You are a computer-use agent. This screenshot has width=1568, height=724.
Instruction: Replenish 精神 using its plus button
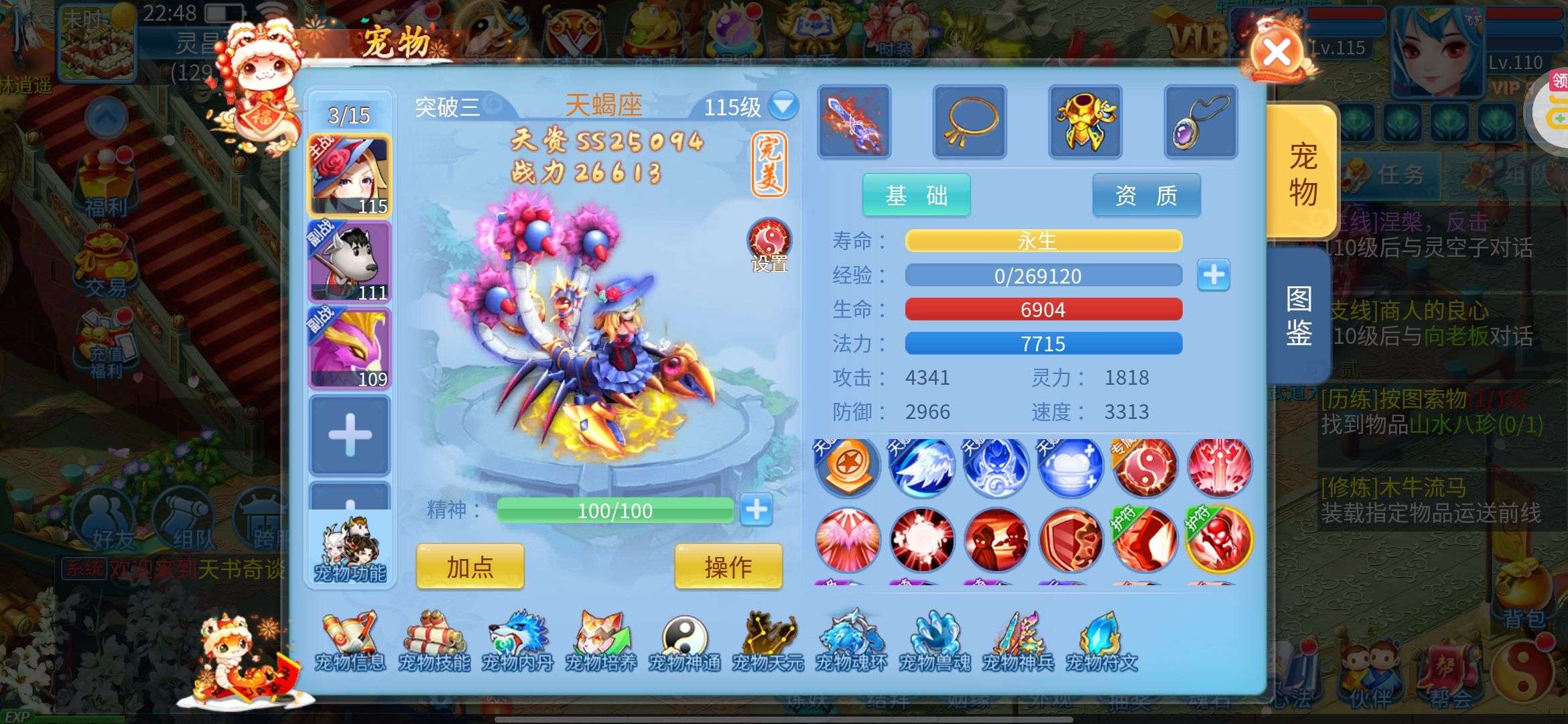[x=757, y=510]
